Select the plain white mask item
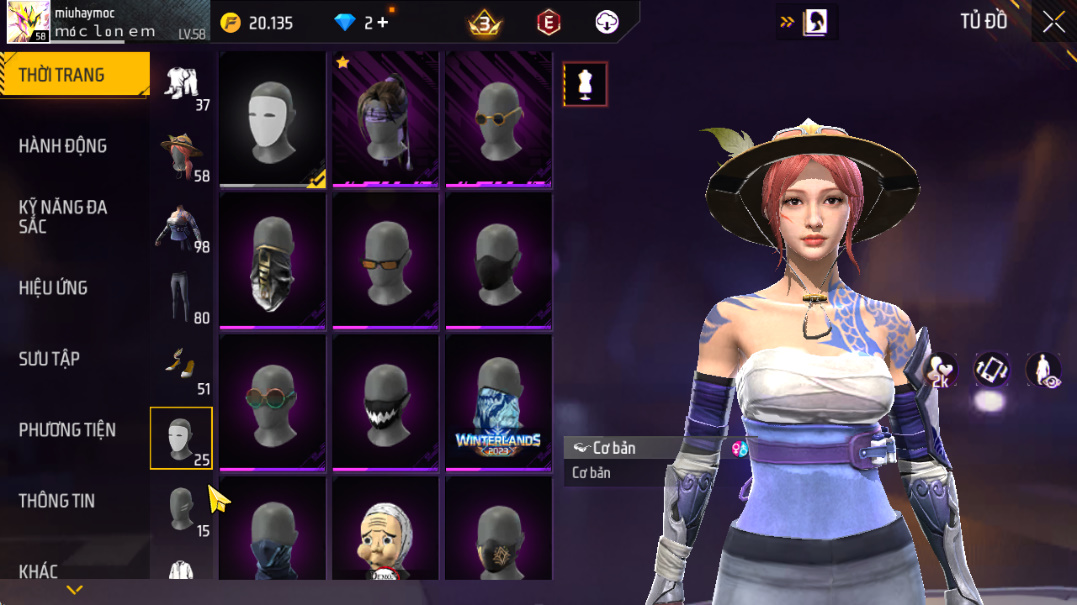 [272, 119]
